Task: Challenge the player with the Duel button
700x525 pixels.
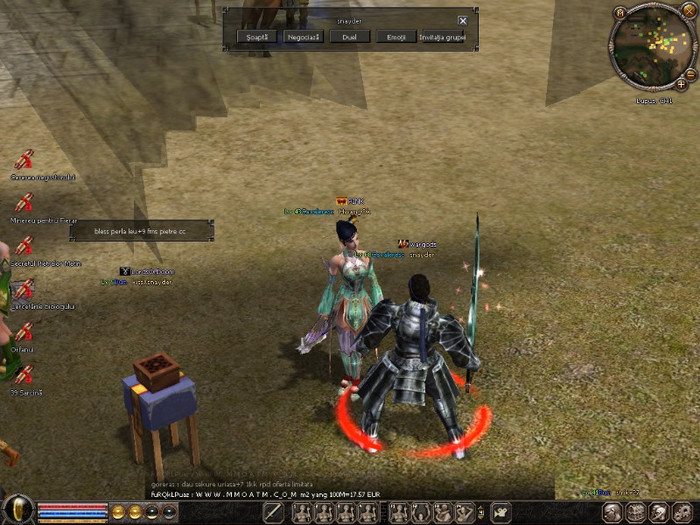Action: tap(349, 37)
